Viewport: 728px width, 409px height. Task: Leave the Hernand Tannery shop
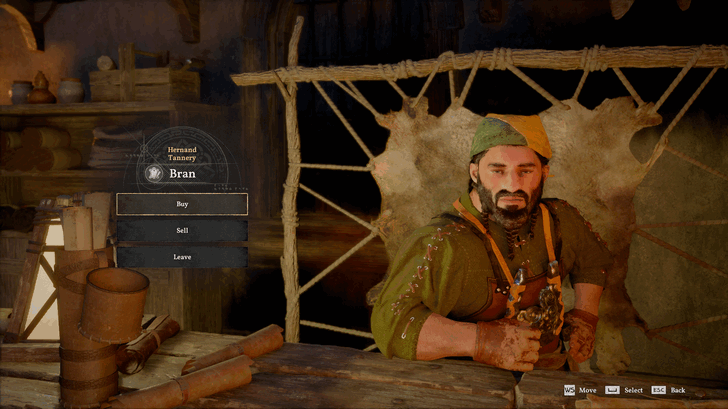click(x=182, y=257)
